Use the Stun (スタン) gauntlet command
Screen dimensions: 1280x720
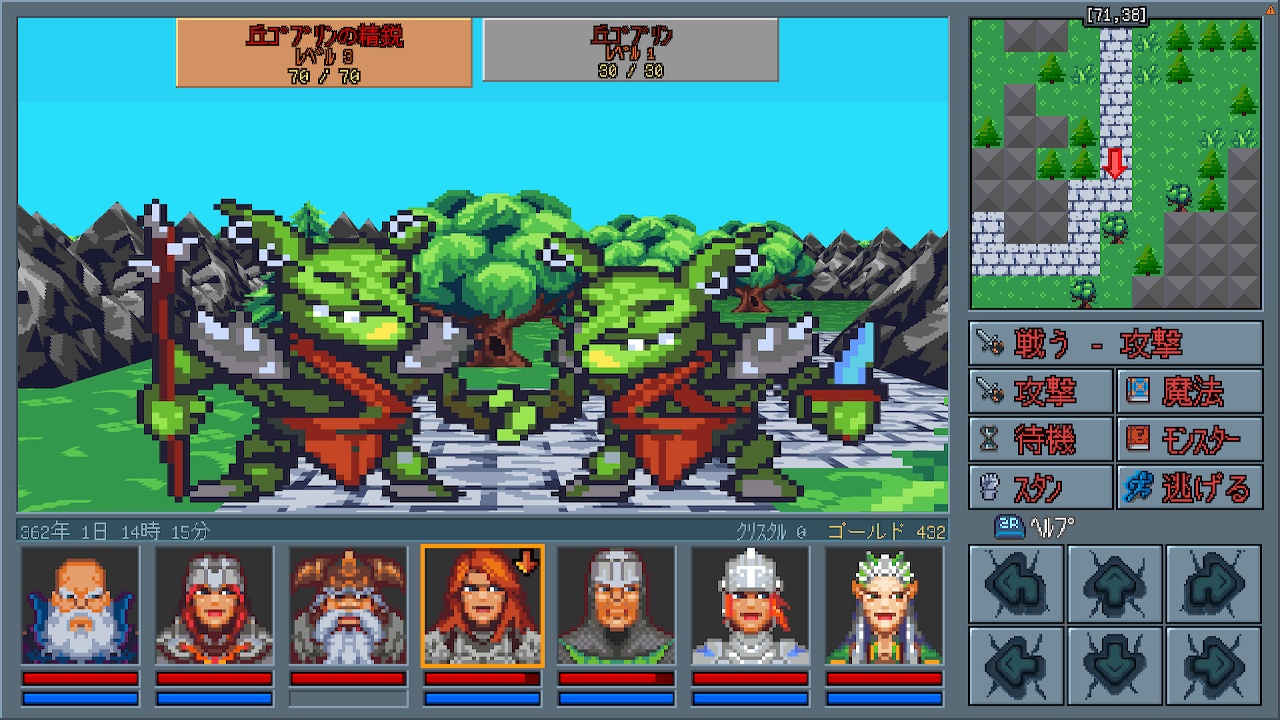(1041, 488)
